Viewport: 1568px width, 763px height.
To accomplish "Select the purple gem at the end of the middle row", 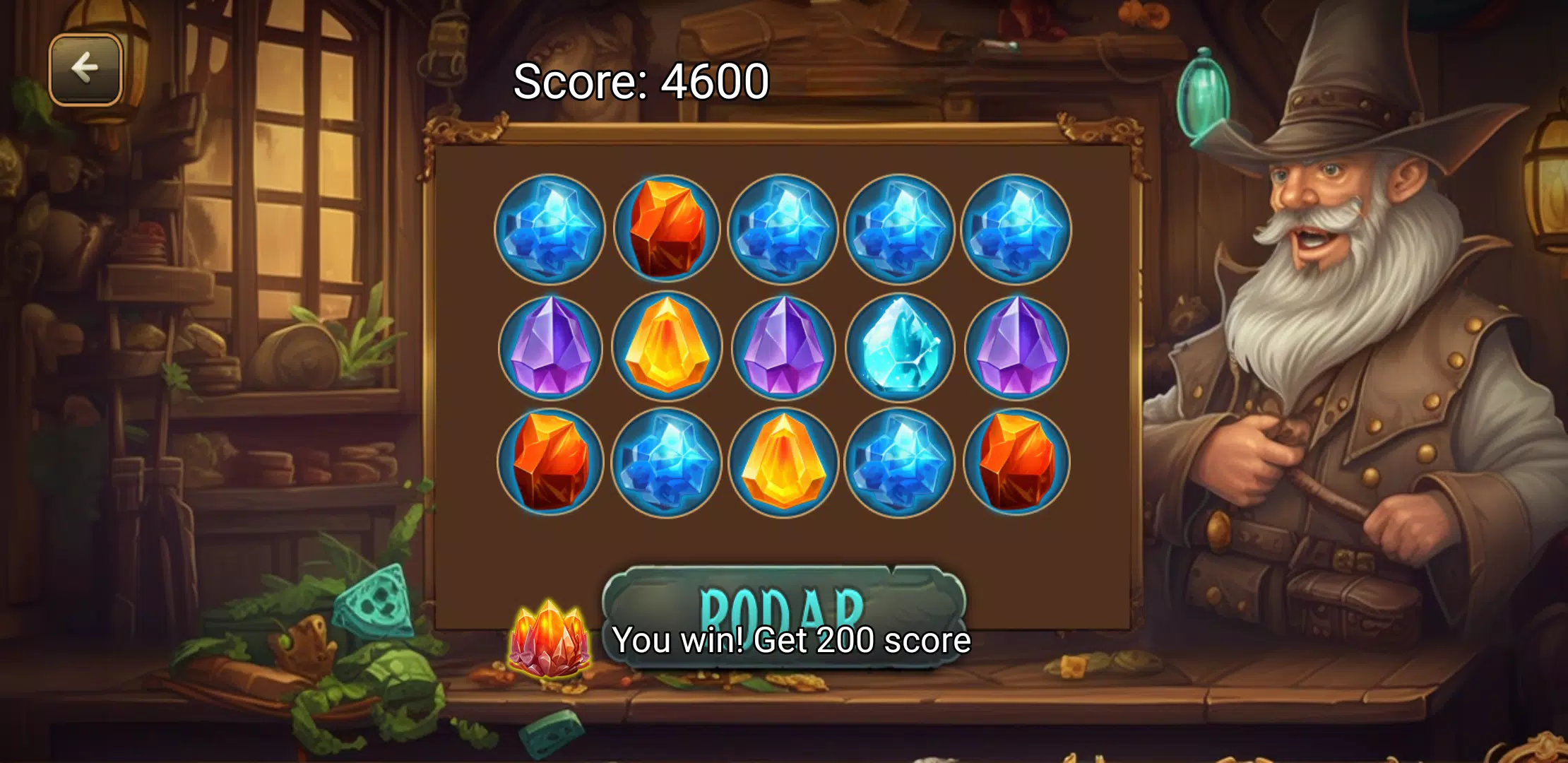I will (x=1016, y=345).
